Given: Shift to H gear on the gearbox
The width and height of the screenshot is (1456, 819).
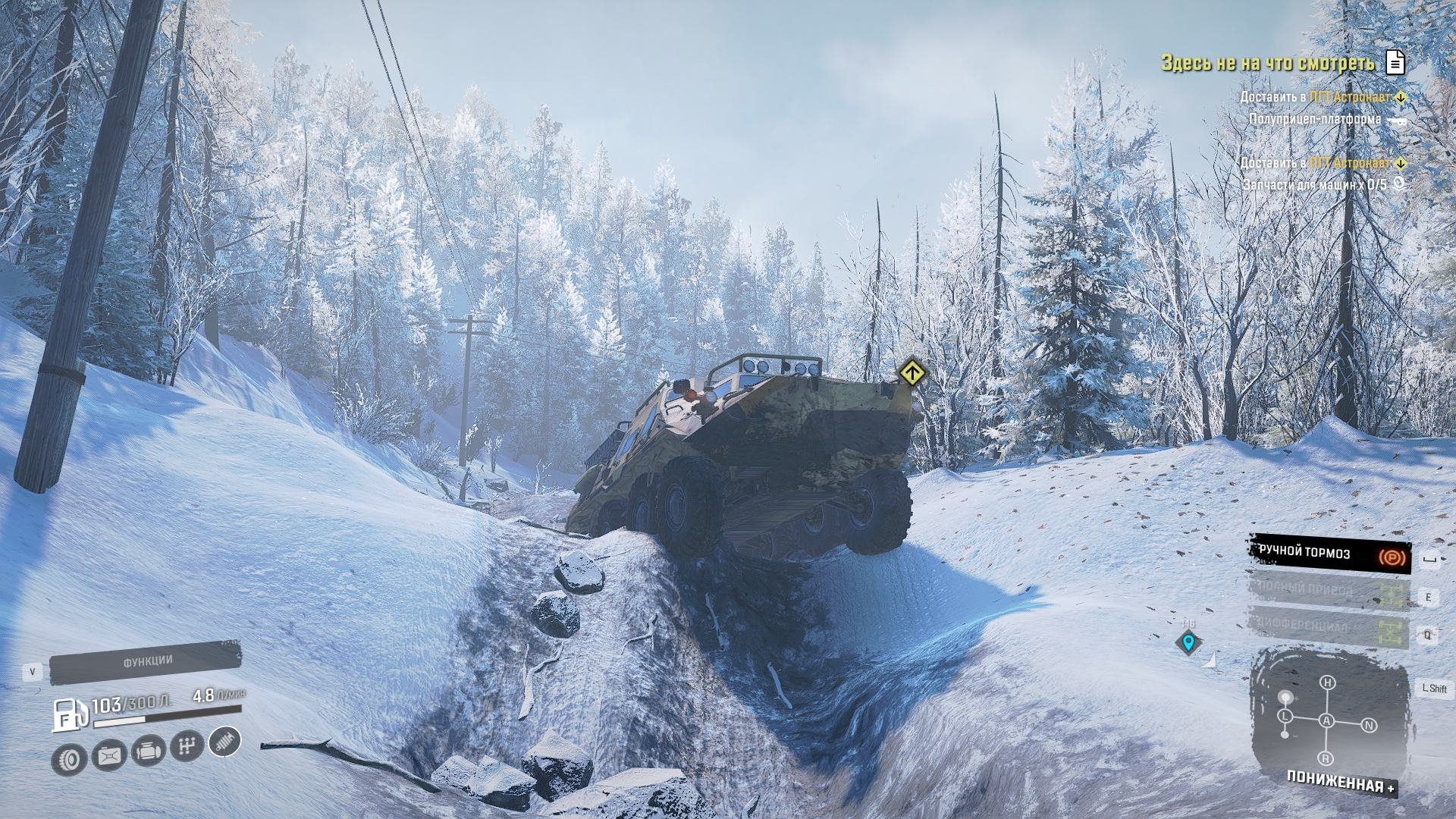Looking at the screenshot, I should click(1327, 682).
